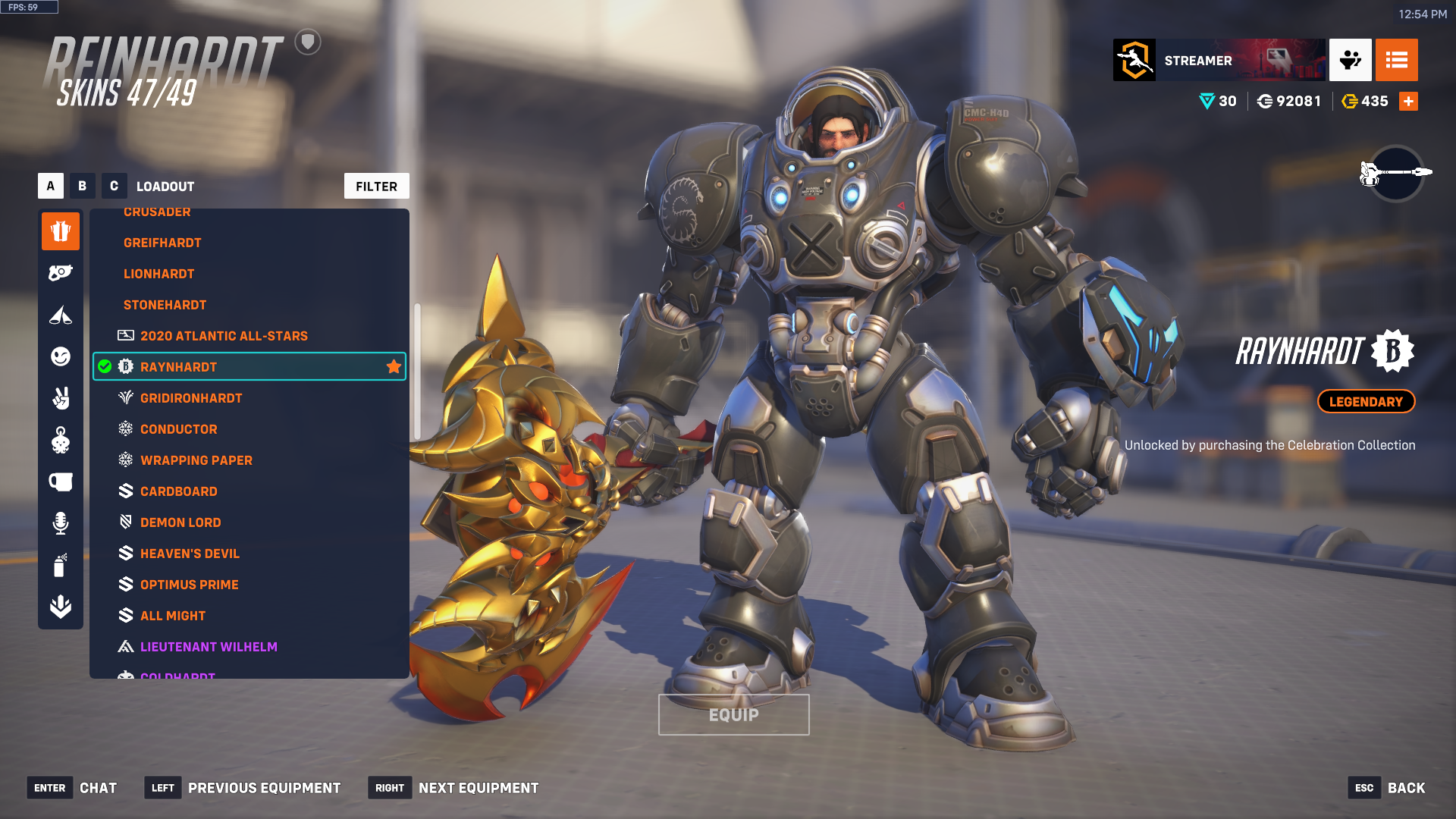Open the hammer weapon preview
Screen dimensions: 1456x819
(x=1395, y=173)
